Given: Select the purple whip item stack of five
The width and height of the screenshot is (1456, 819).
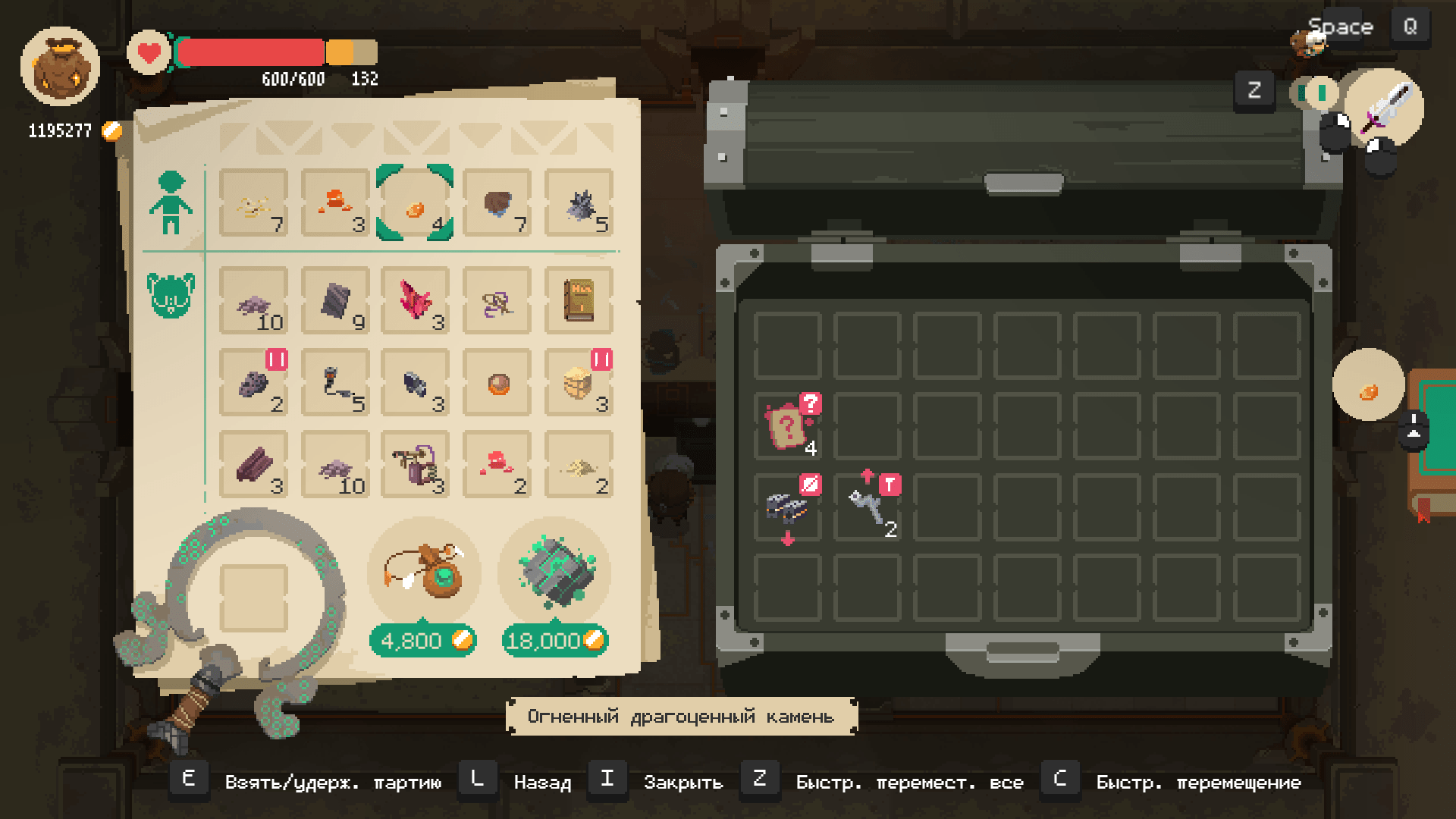Looking at the screenshot, I should pyautogui.click(x=336, y=385).
